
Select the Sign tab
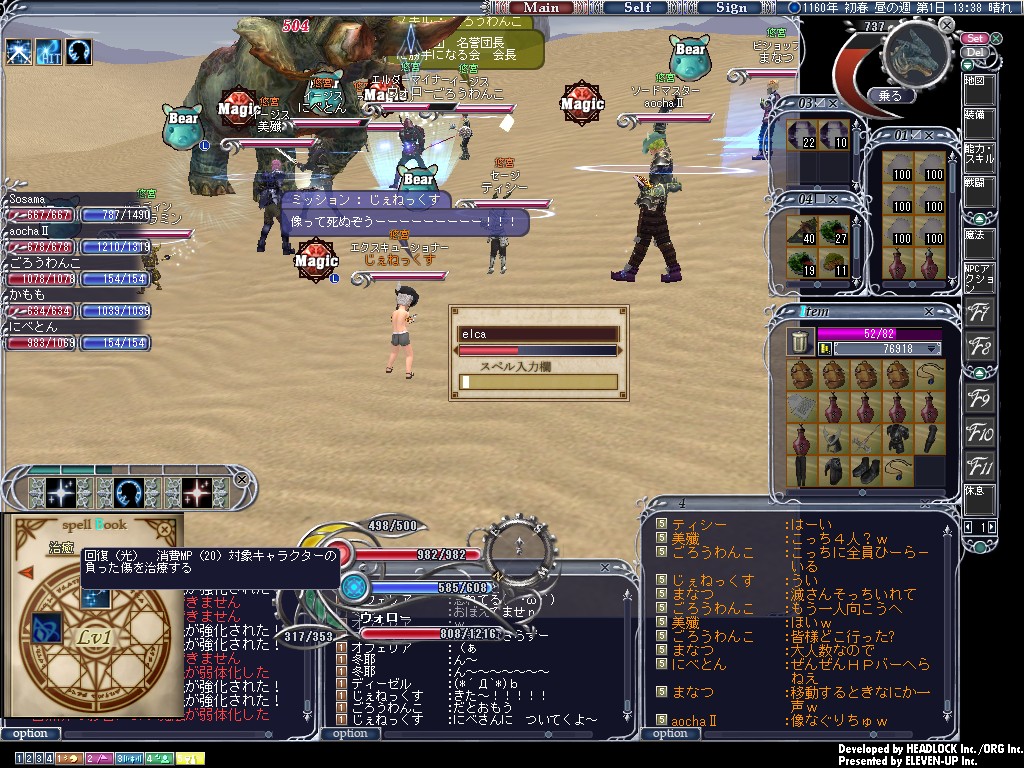point(731,7)
